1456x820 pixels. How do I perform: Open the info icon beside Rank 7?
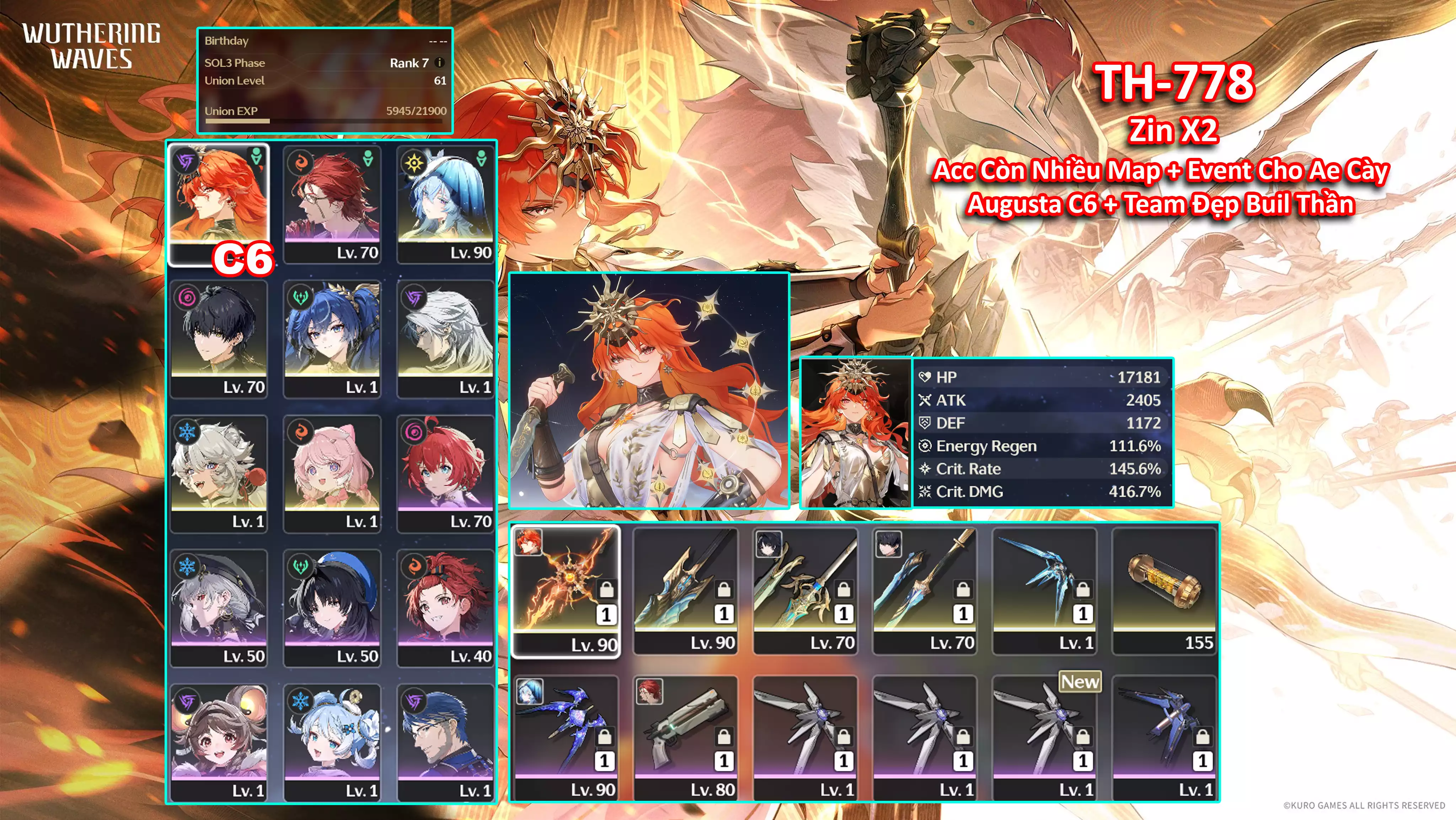point(440,63)
